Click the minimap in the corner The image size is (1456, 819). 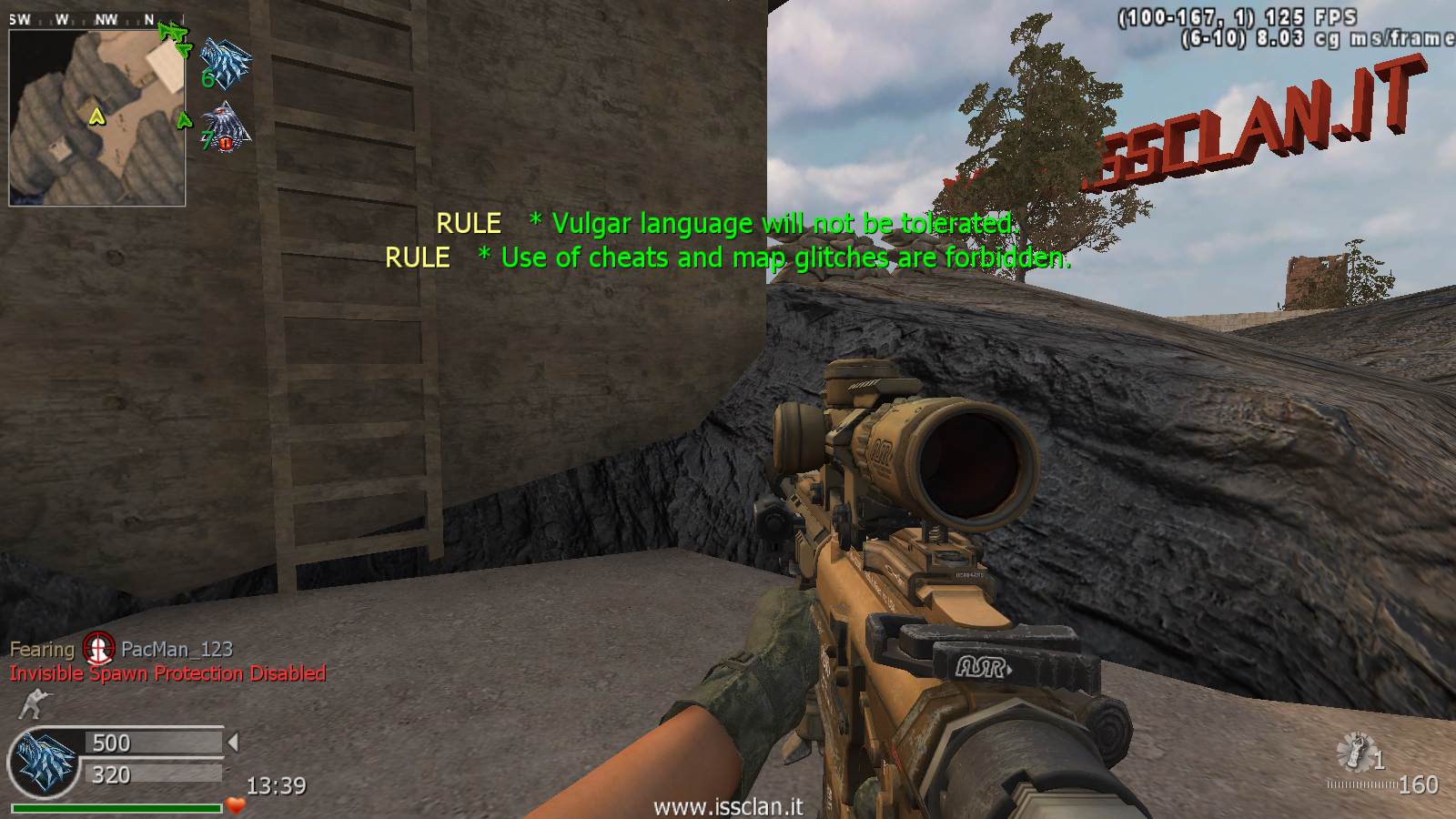(x=96, y=116)
